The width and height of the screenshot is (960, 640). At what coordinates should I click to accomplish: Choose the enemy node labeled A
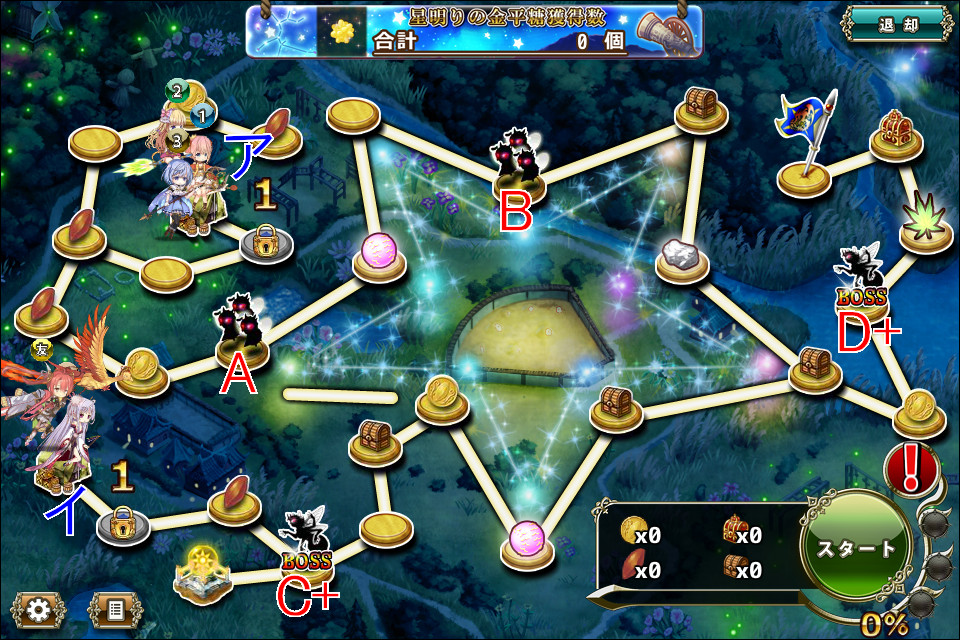pyautogui.click(x=241, y=330)
